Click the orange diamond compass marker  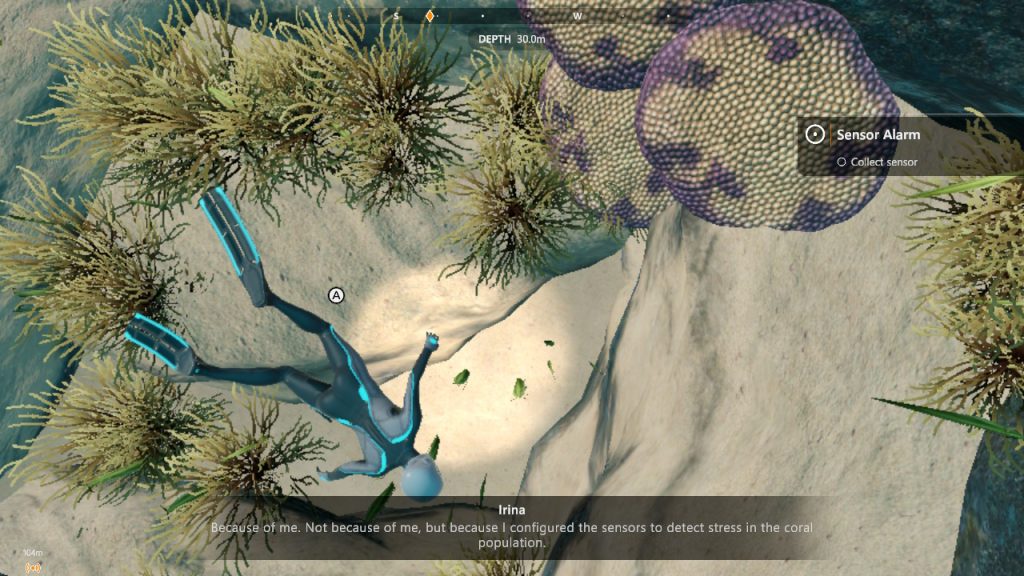[x=430, y=16]
